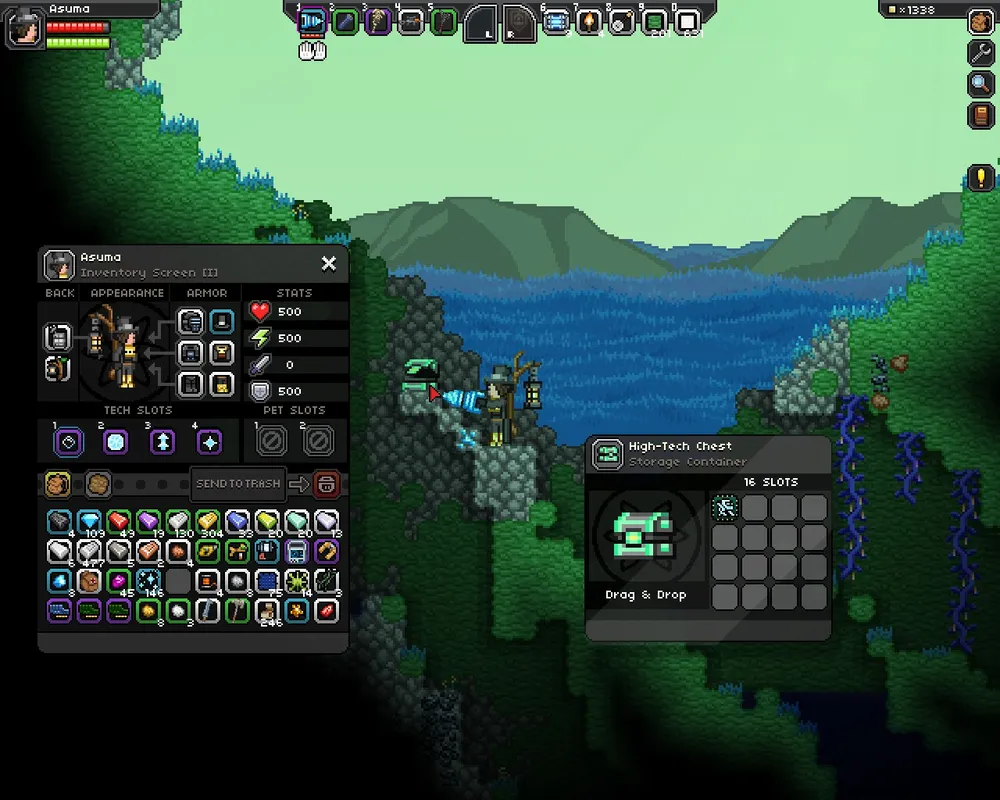Close the Asuma inventory window

(x=328, y=264)
